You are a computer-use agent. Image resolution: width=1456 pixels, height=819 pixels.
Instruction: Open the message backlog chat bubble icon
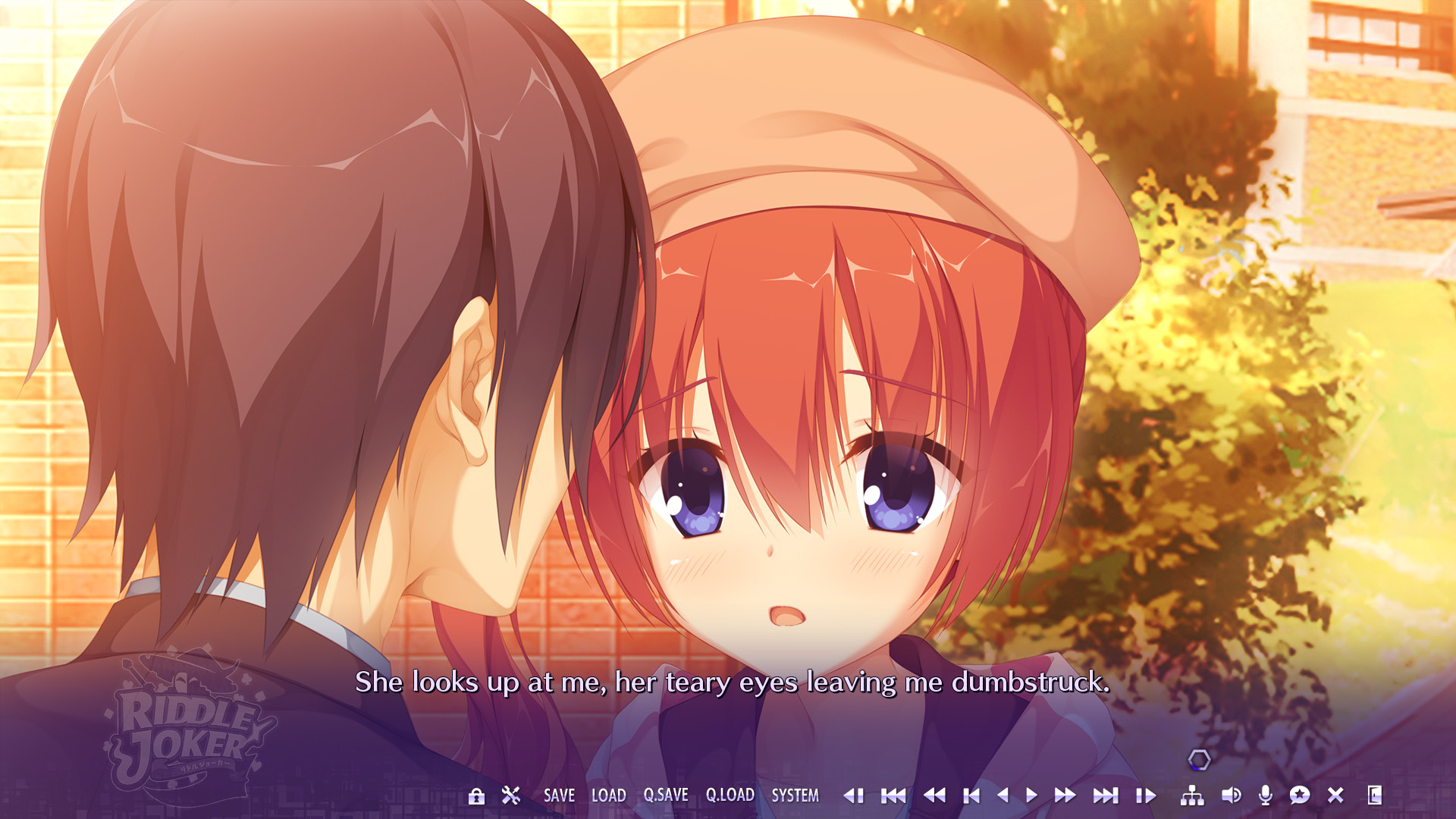(1300, 796)
